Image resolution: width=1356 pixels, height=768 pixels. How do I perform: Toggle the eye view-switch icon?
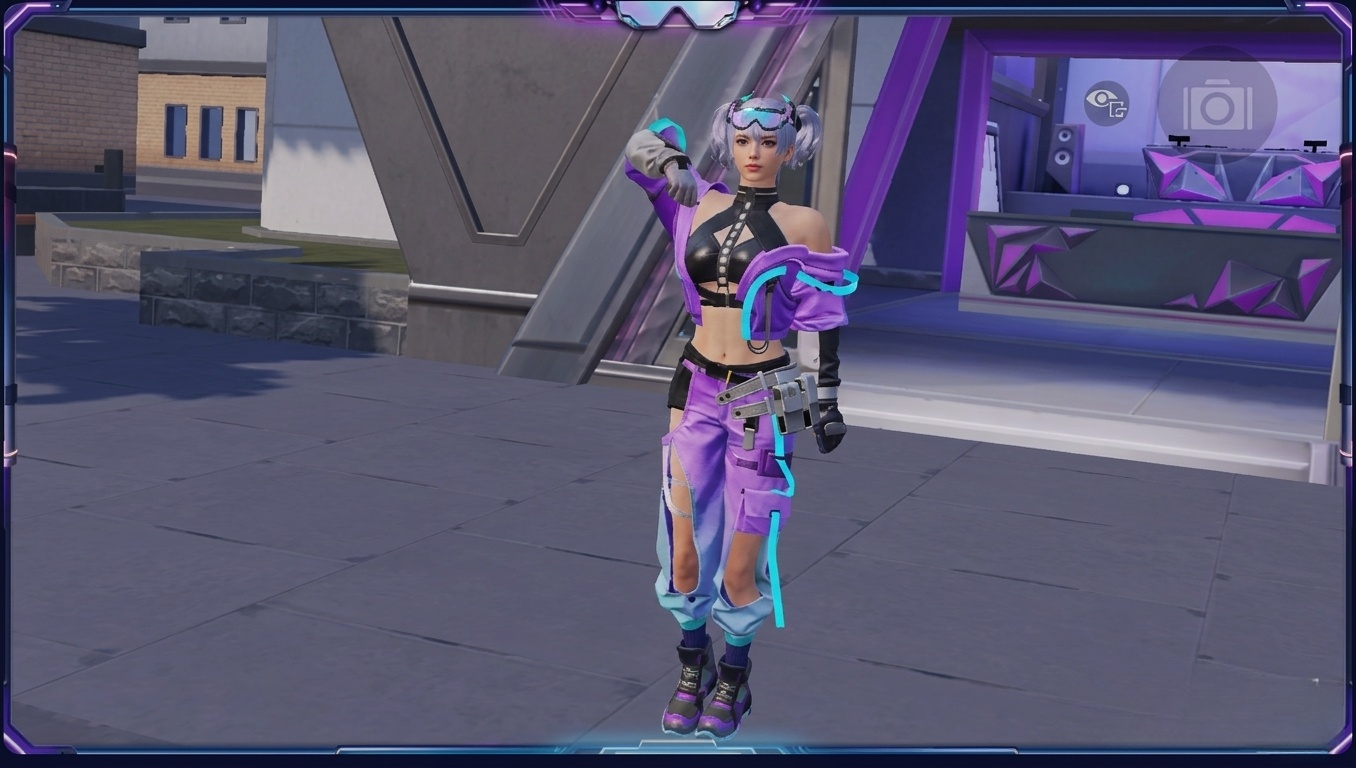pyautogui.click(x=1106, y=104)
